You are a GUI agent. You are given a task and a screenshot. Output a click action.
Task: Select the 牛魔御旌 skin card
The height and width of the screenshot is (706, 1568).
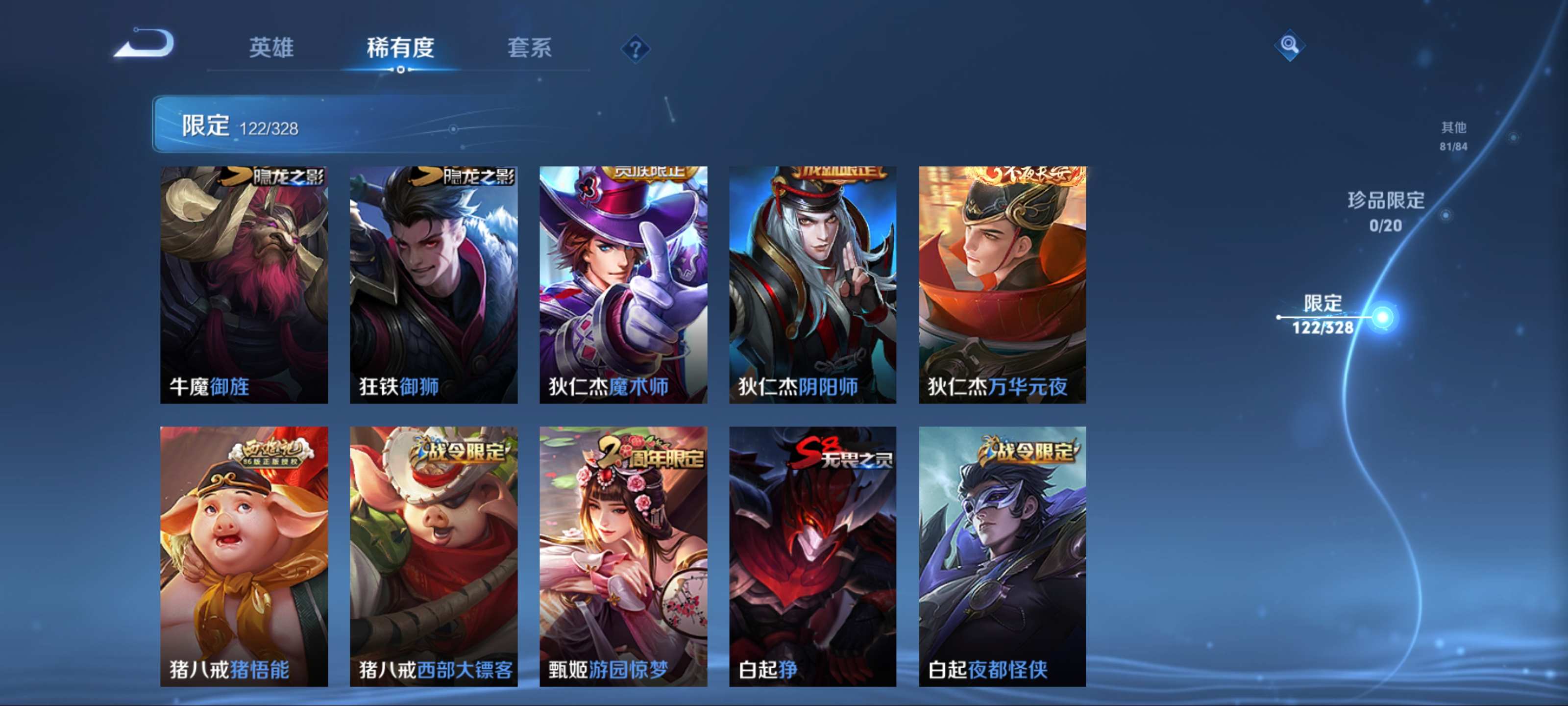244,284
